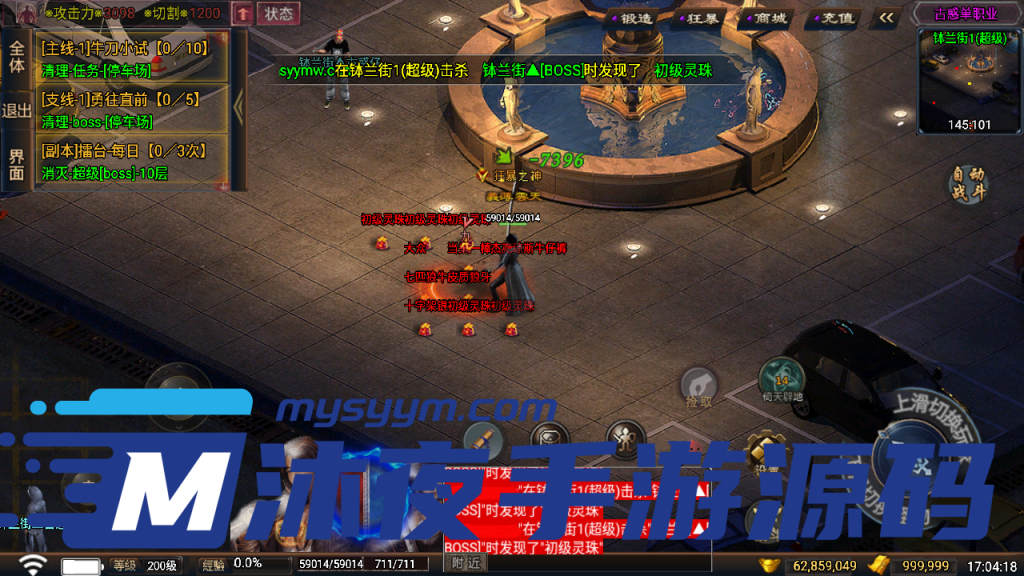The image size is (1024, 576).
Task: Open the 状态 status panel
Action: (279, 13)
